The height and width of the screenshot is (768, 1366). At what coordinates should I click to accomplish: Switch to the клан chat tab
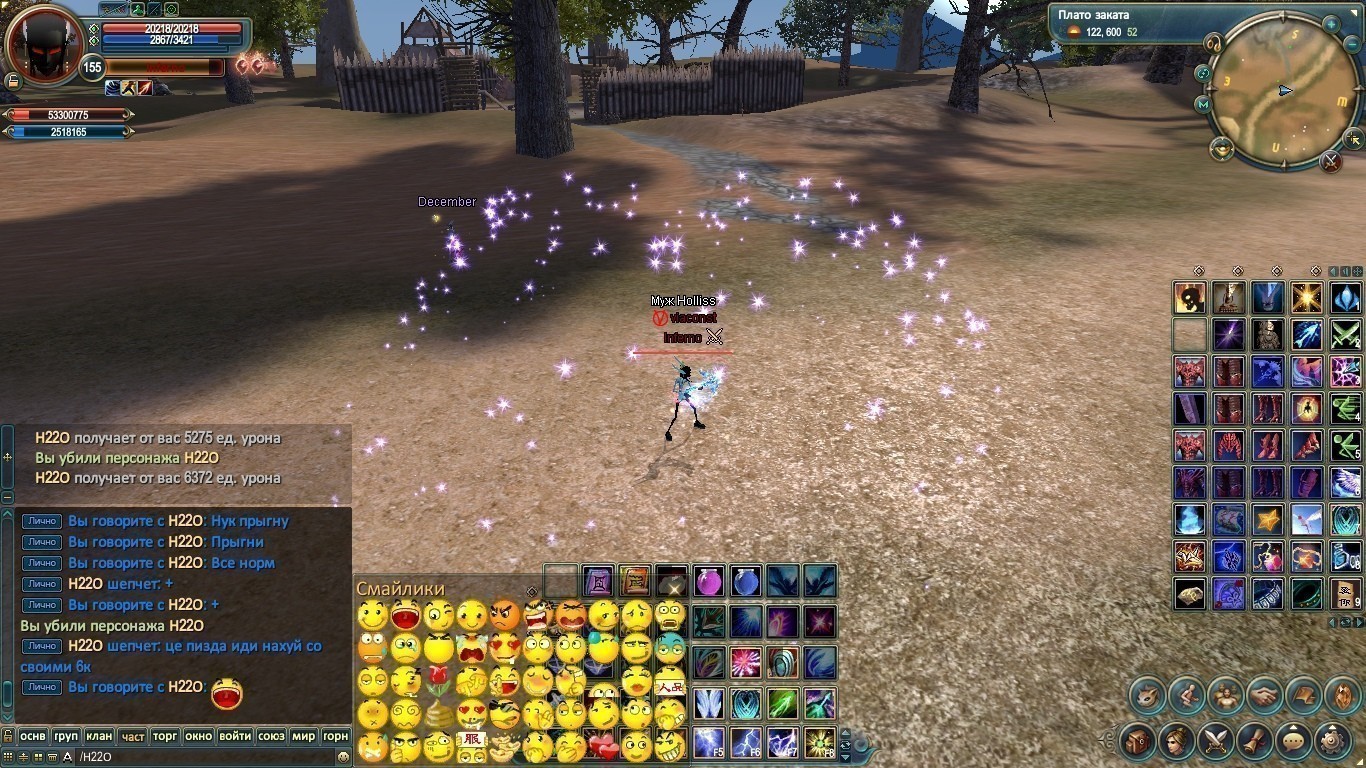pyautogui.click(x=98, y=736)
